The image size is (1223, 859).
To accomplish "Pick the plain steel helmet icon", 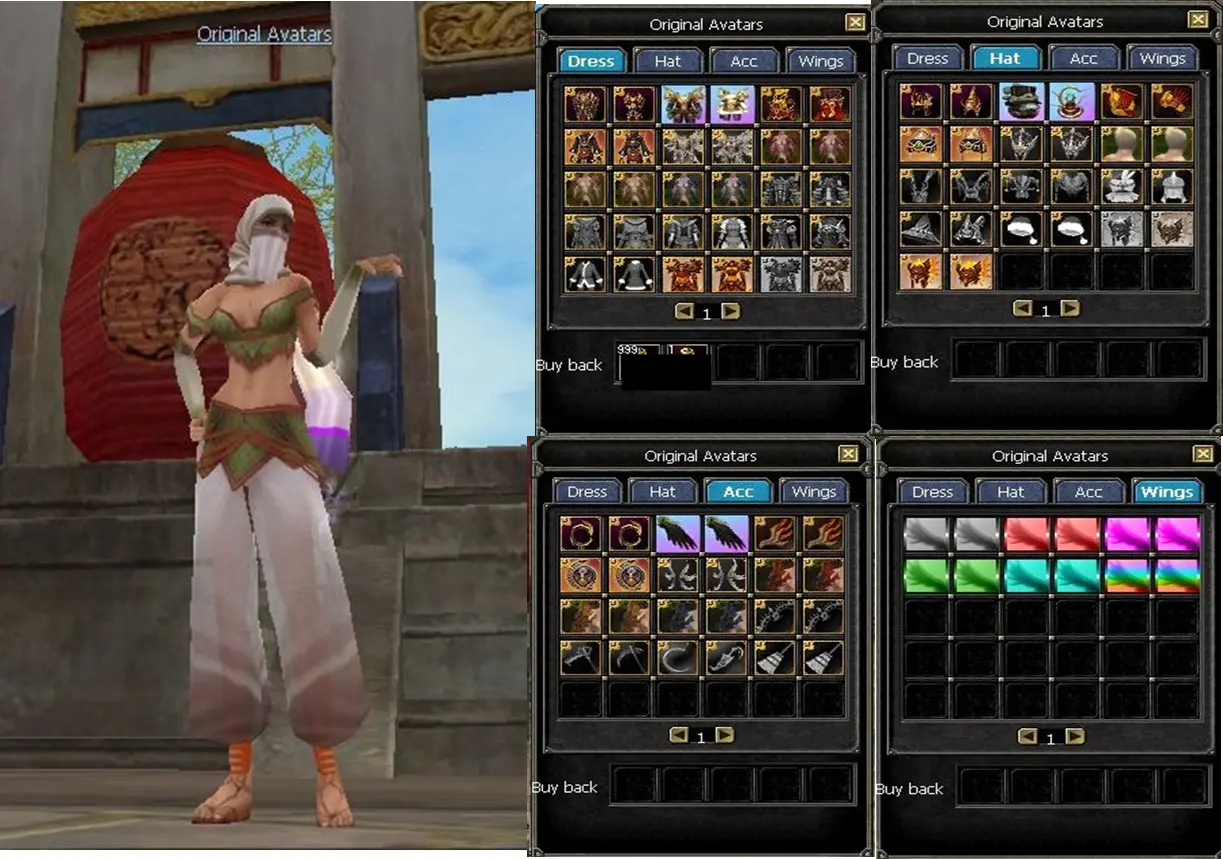I will (x=1168, y=187).
